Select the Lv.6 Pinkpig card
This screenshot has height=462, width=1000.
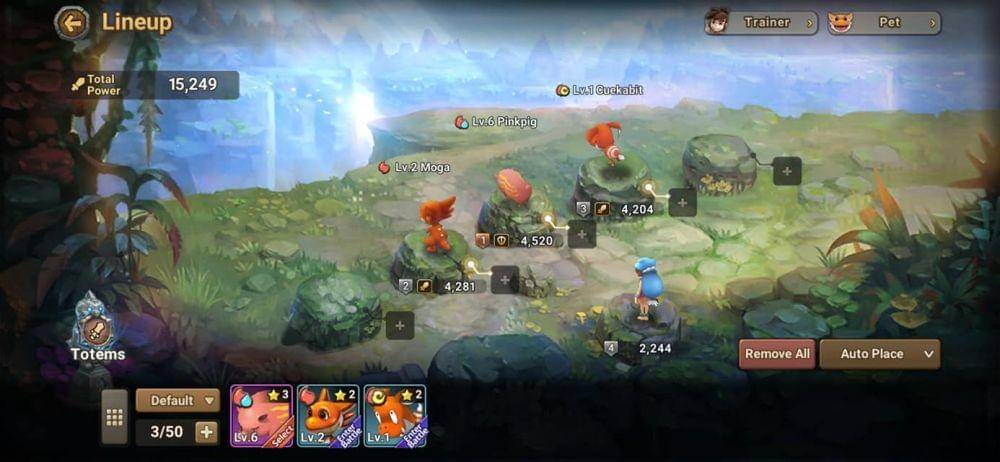(261, 415)
